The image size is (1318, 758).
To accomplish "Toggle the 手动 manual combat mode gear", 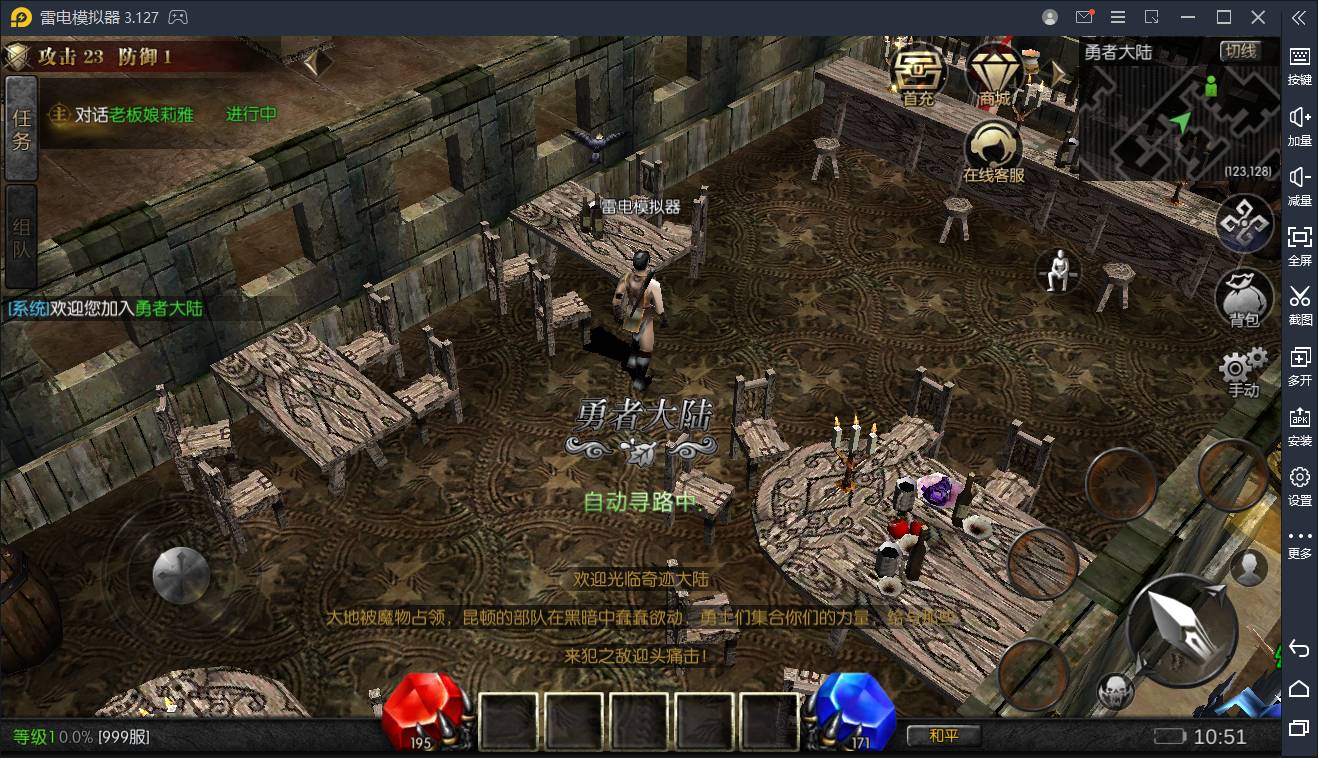I will pyautogui.click(x=1244, y=372).
